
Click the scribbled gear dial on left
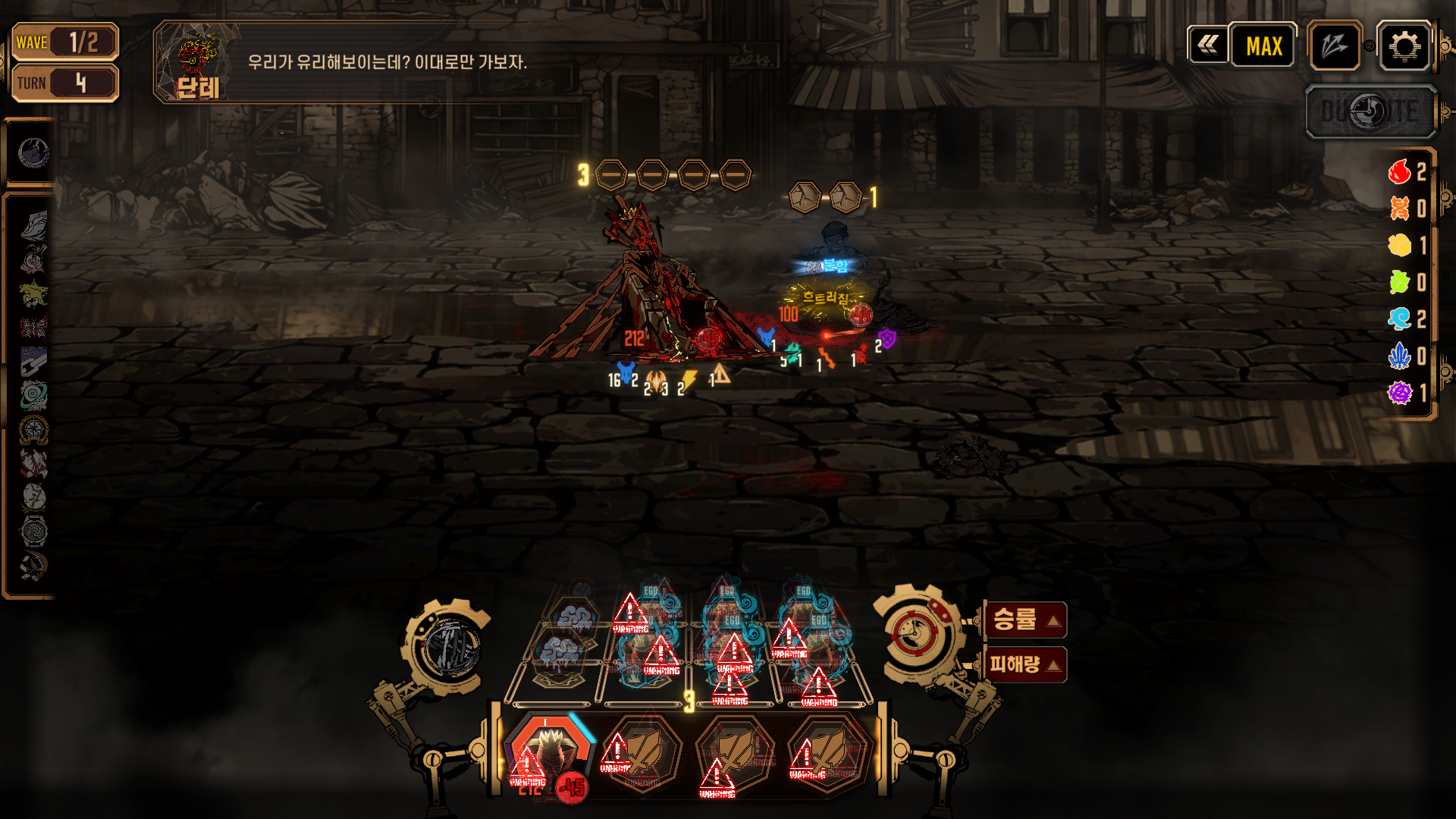450,648
